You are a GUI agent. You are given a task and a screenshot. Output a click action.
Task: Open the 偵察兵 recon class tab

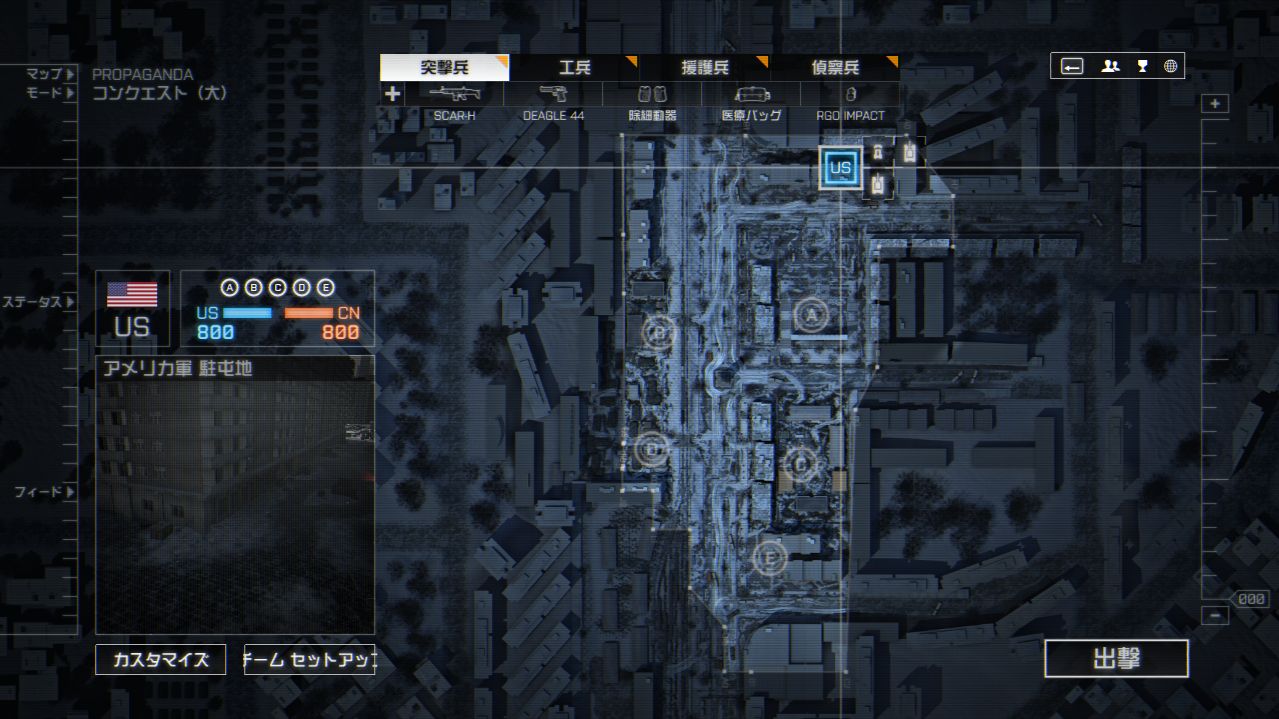tap(835, 68)
